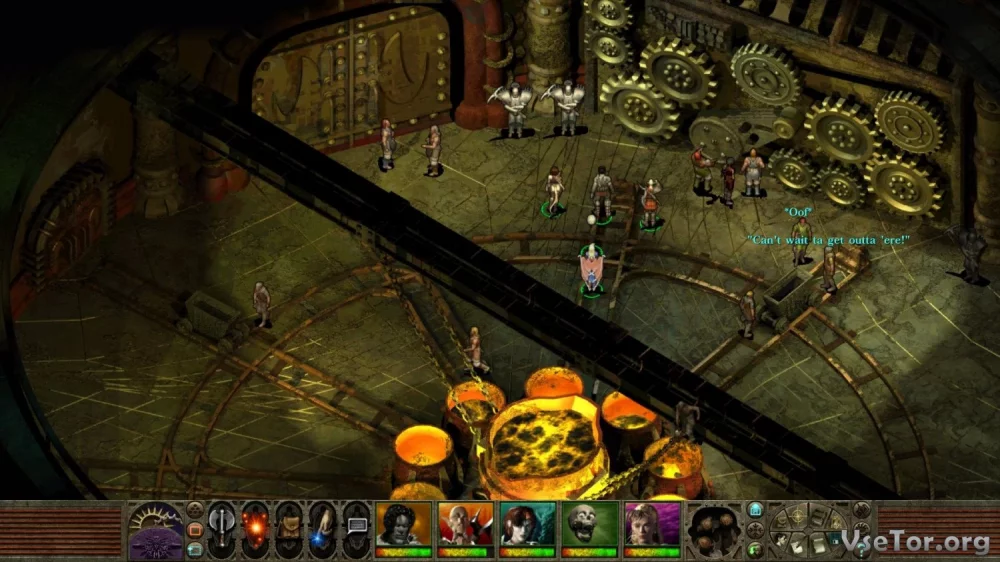Image resolution: width=1000 pixels, height=562 pixels.
Task: Select Morte's floating skull portrait
Action: (589, 525)
